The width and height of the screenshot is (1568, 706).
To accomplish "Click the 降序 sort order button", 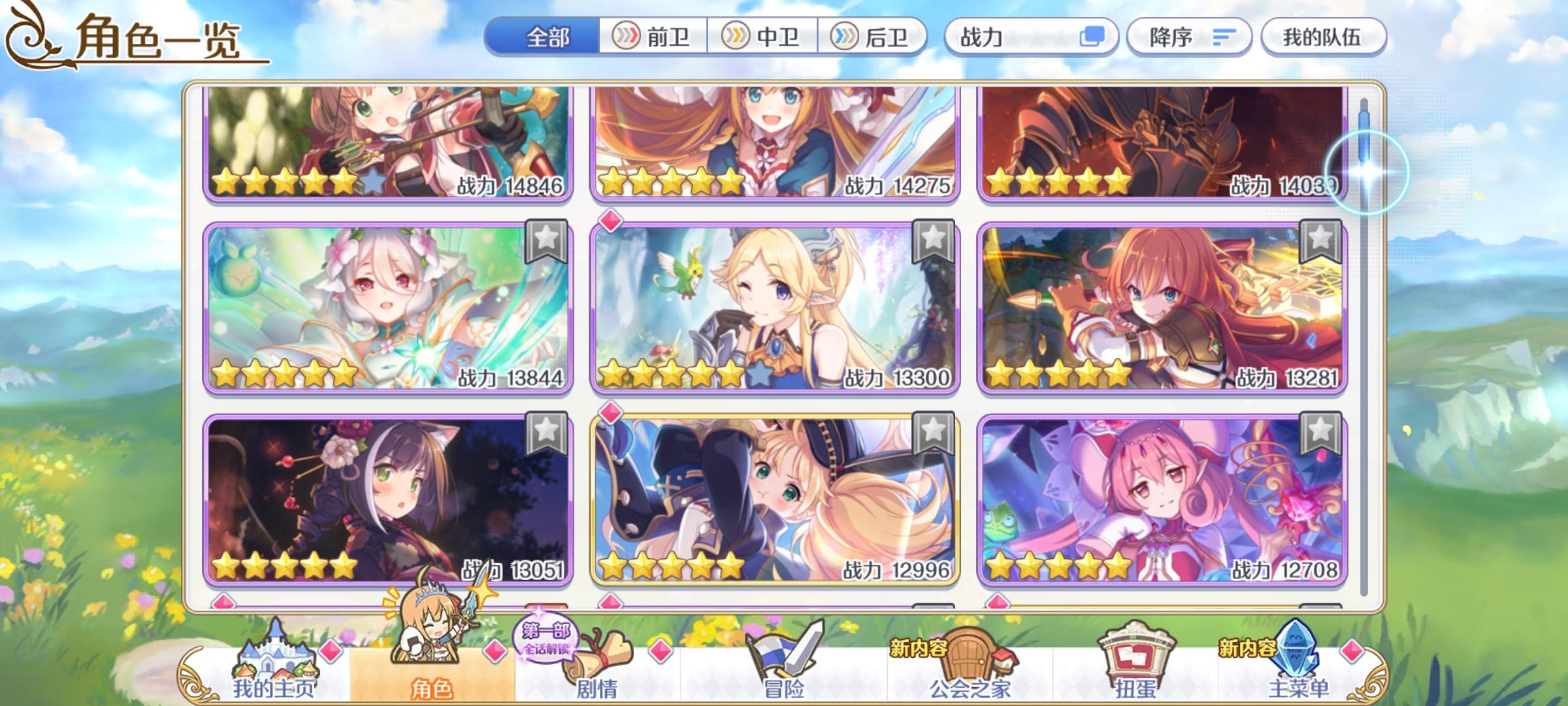I will tap(1190, 37).
